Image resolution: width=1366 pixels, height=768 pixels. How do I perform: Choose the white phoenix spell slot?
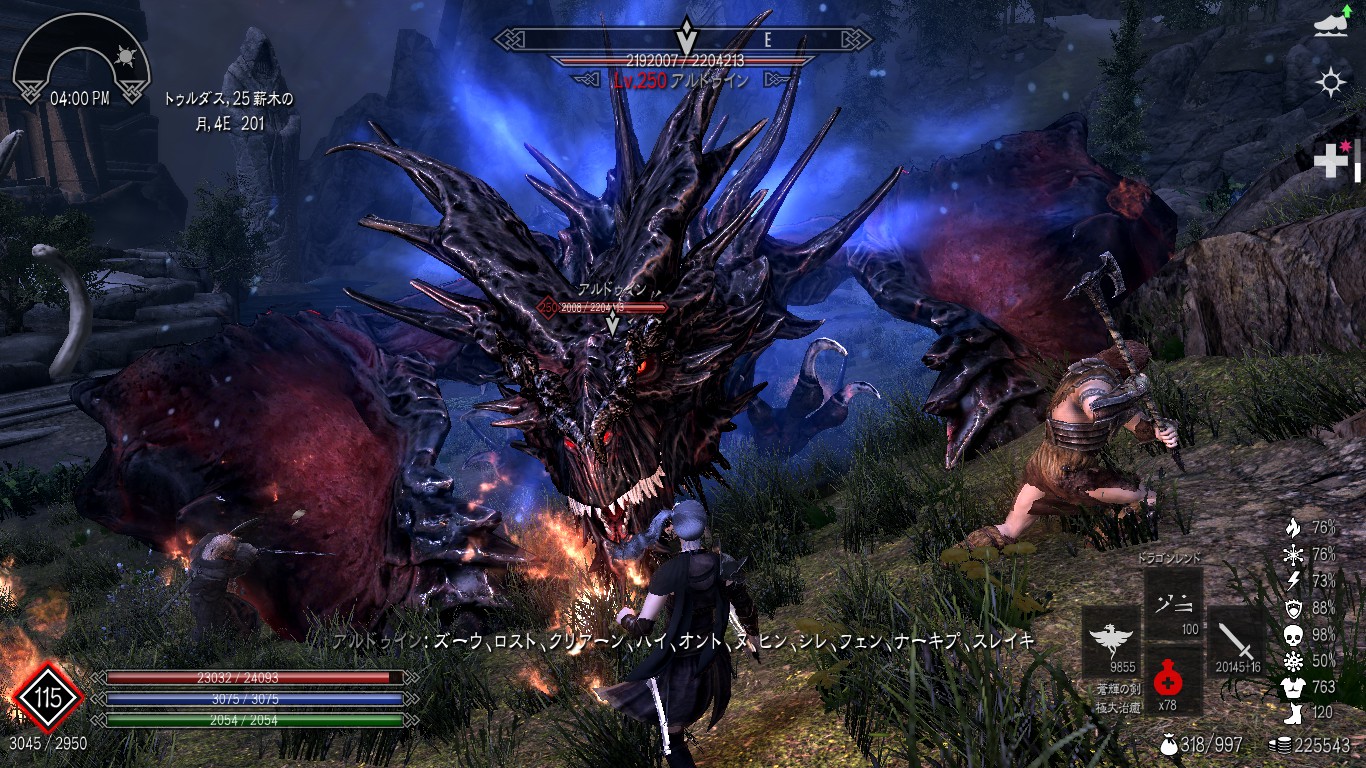click(x=1110, y=641)
